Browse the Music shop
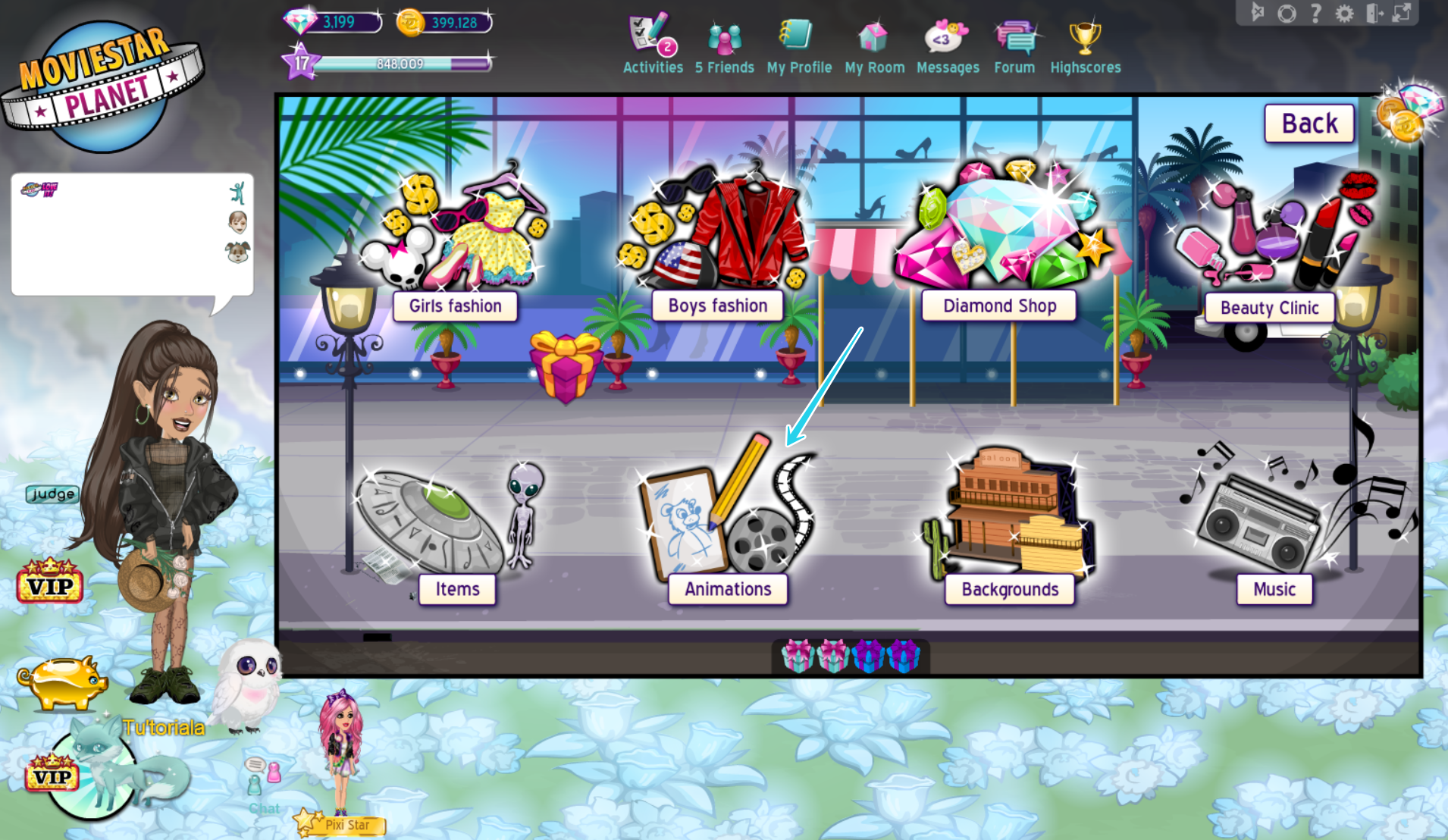The width and height of the screenshot is (1448, 840). click(1273, 589)
